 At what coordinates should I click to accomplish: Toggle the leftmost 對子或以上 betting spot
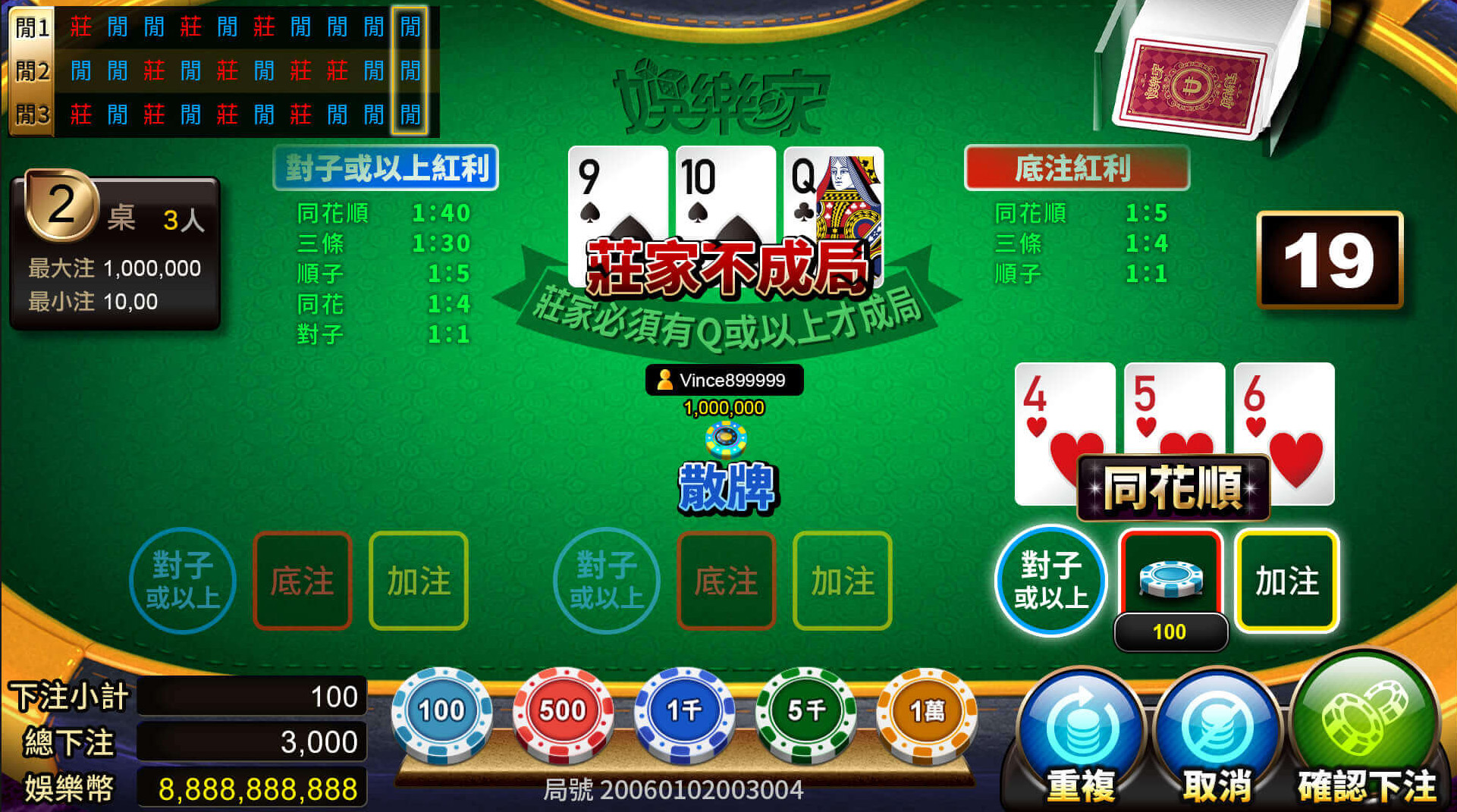(182, 580)
